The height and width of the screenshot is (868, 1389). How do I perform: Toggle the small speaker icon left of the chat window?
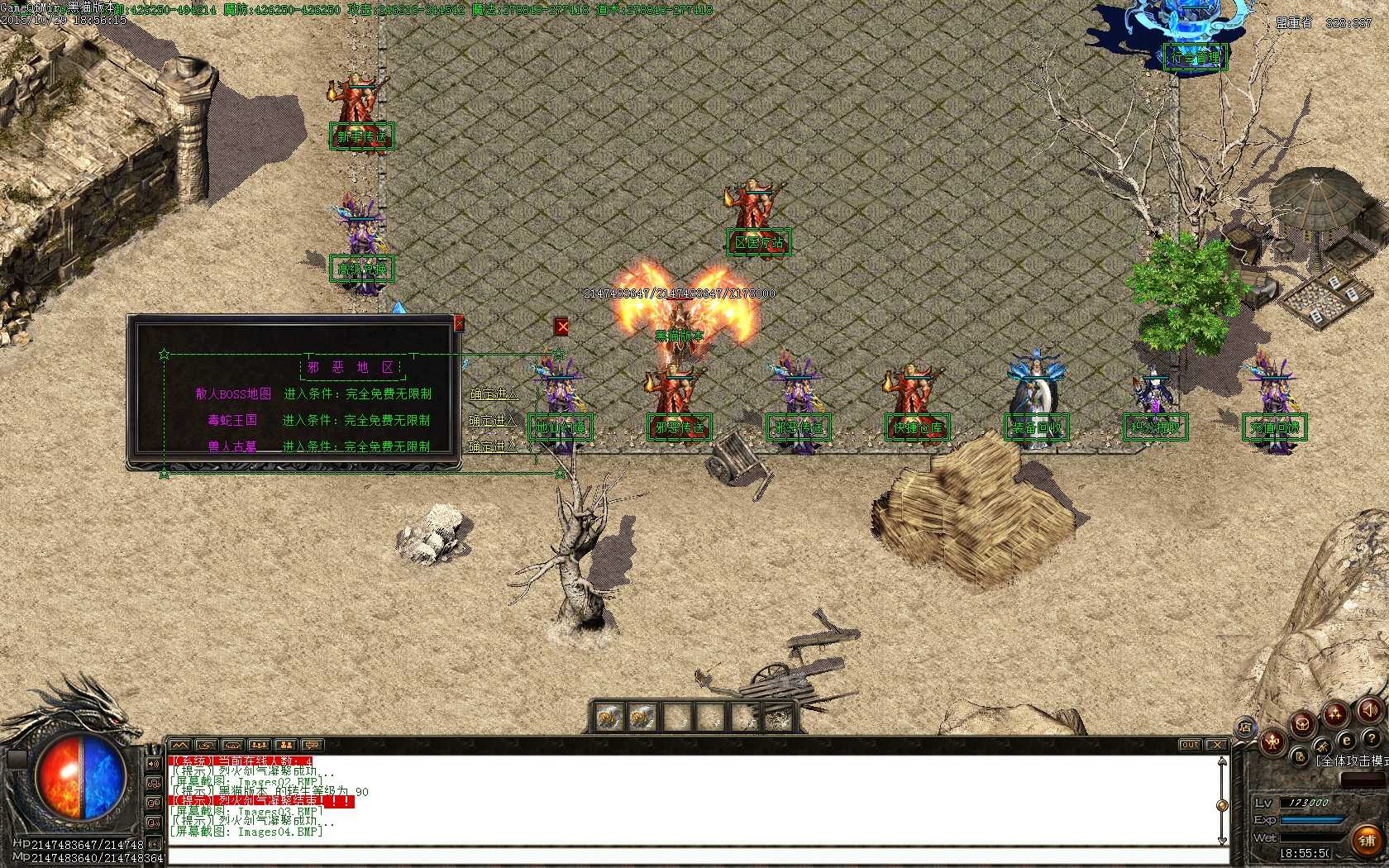click(x=153, y=763)
